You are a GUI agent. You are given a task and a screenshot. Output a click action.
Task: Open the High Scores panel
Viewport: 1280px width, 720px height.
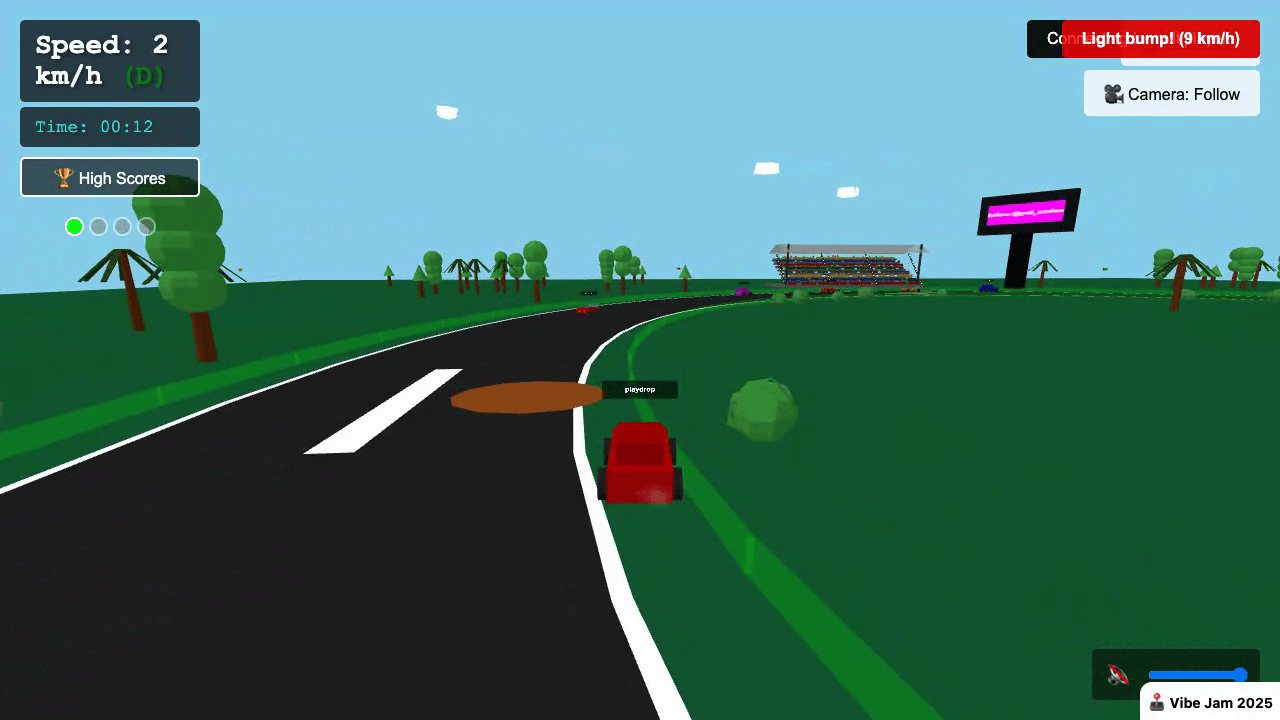point(109,177)
